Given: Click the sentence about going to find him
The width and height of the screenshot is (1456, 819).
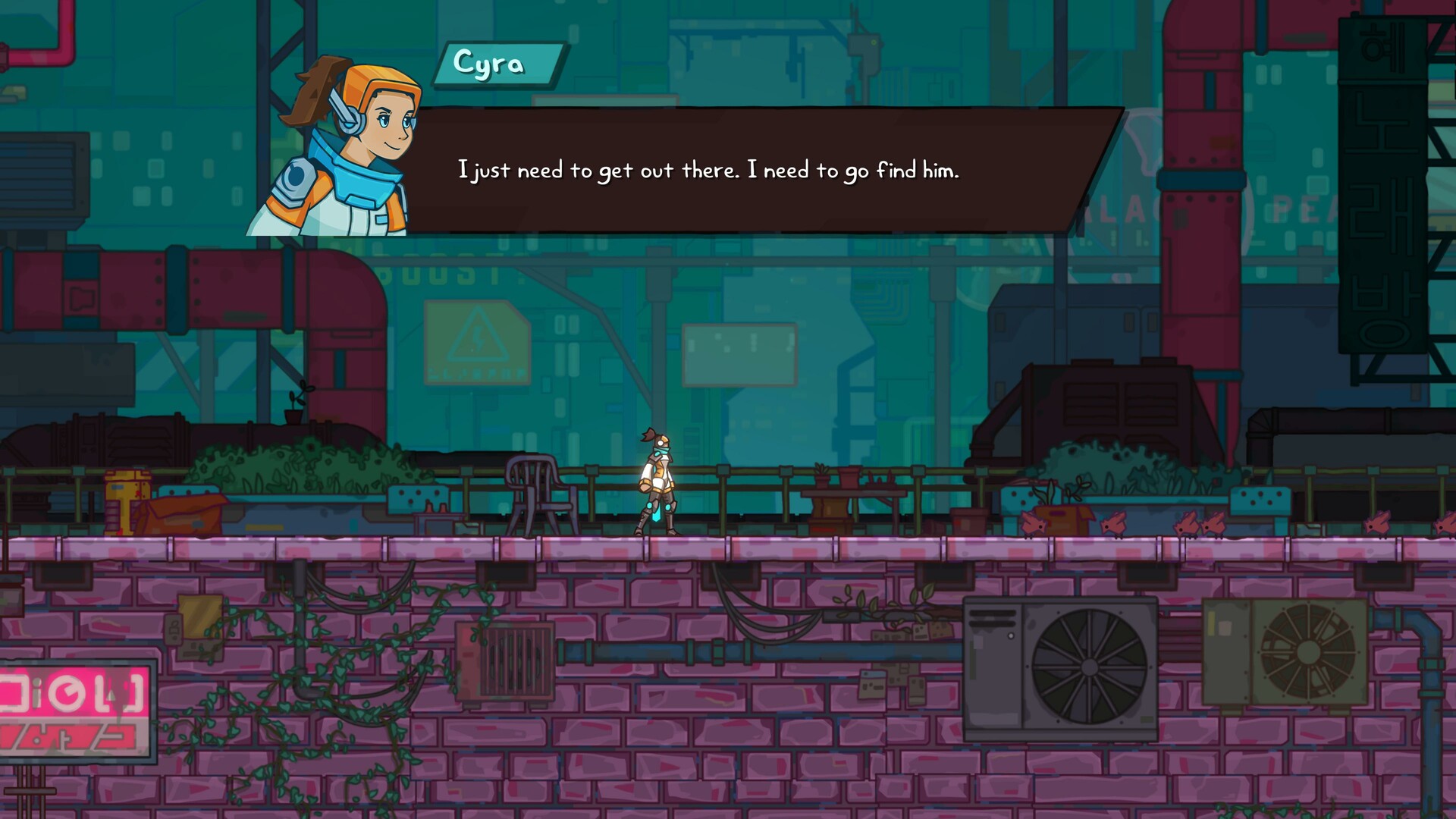Looking at the screenshot, I should pos(709,171).
